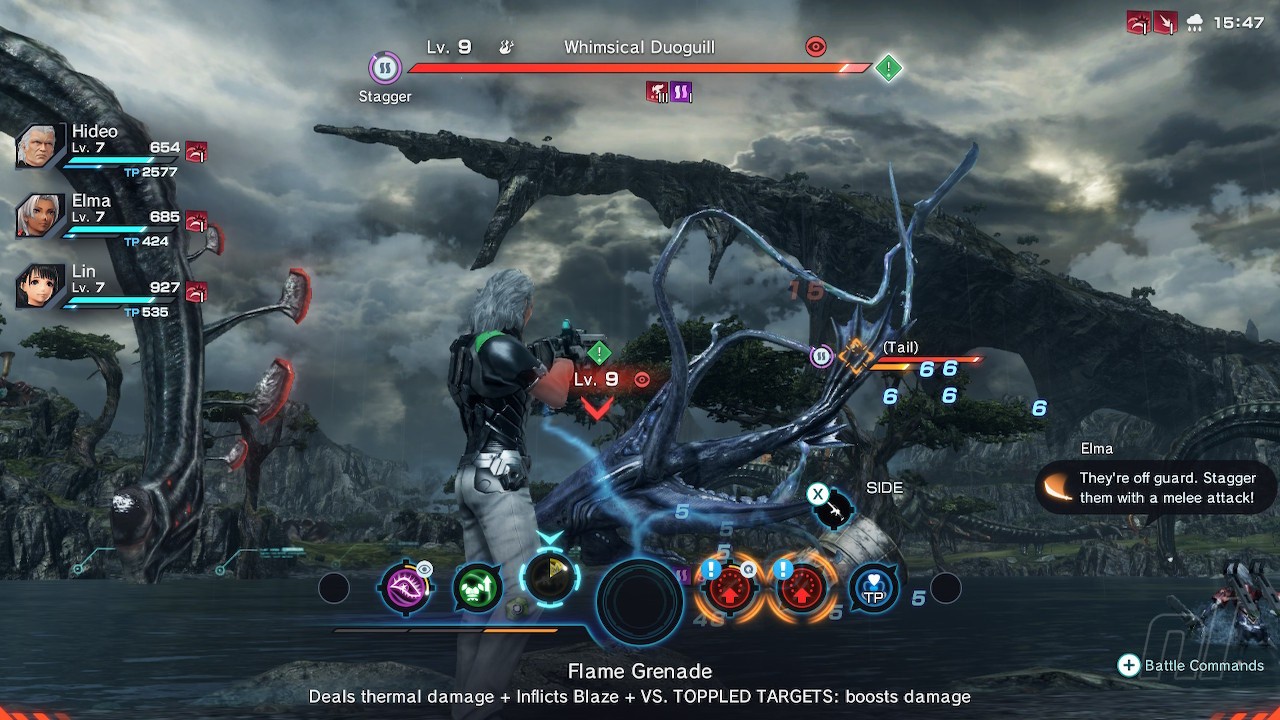Activate the red up-arrow art beside the TP art
Screen dimensions: 1280x720
[801, 590]
